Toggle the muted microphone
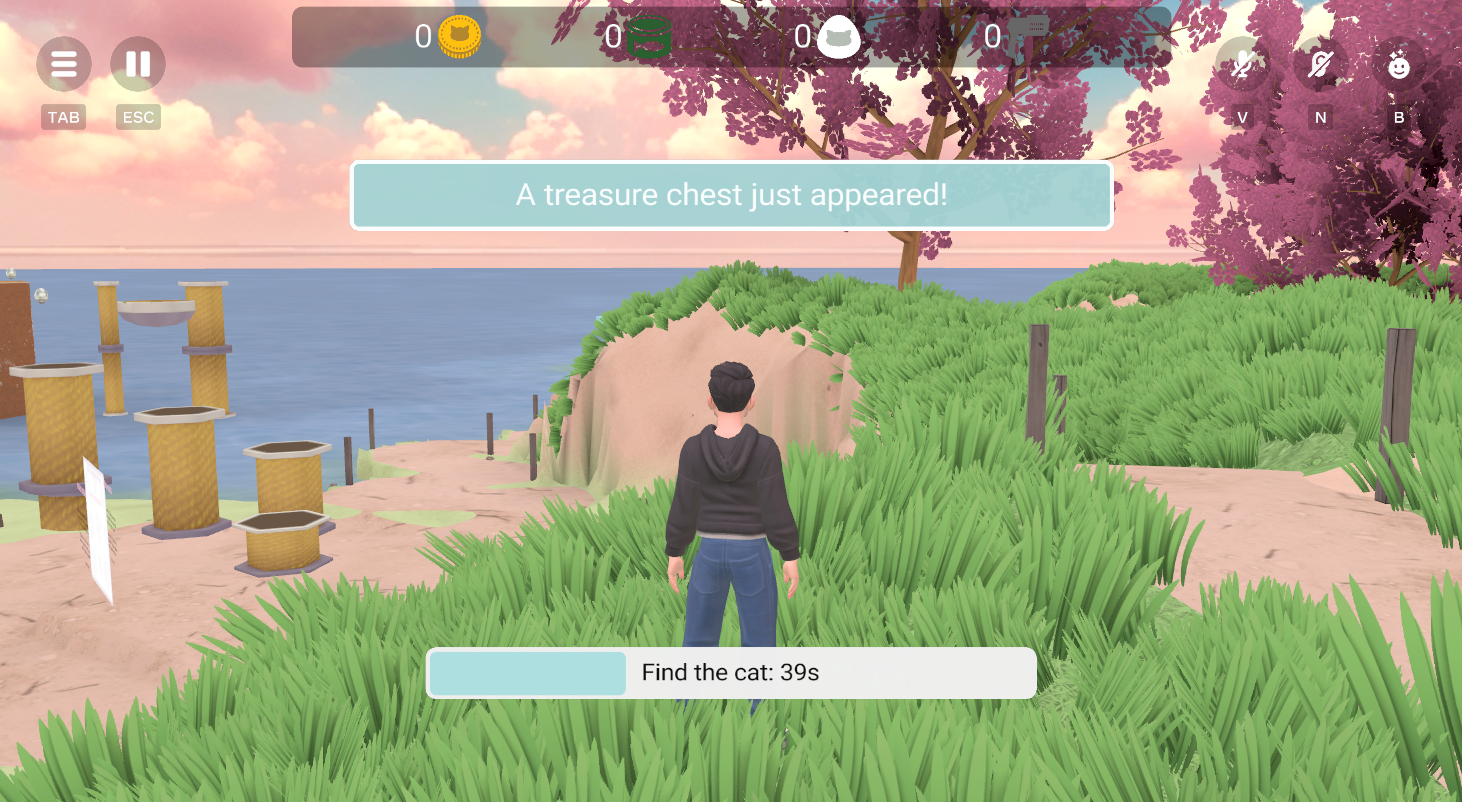This screenshot has width=1462, height=802. click(1242, 66)
